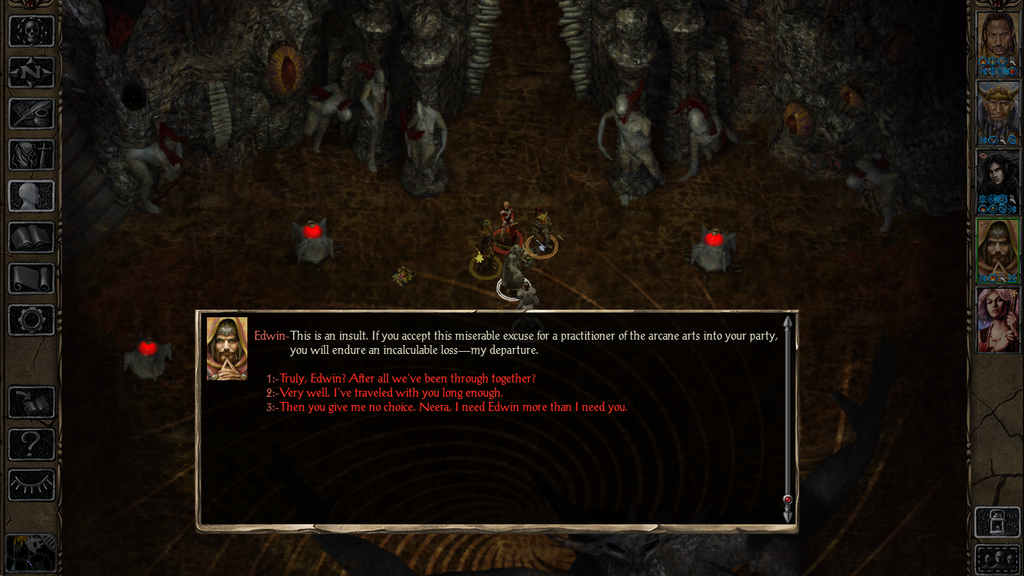Click the game clock in the corner
Image resolution: width=1024 pixels, height=576 pixels.
[31, 552]
